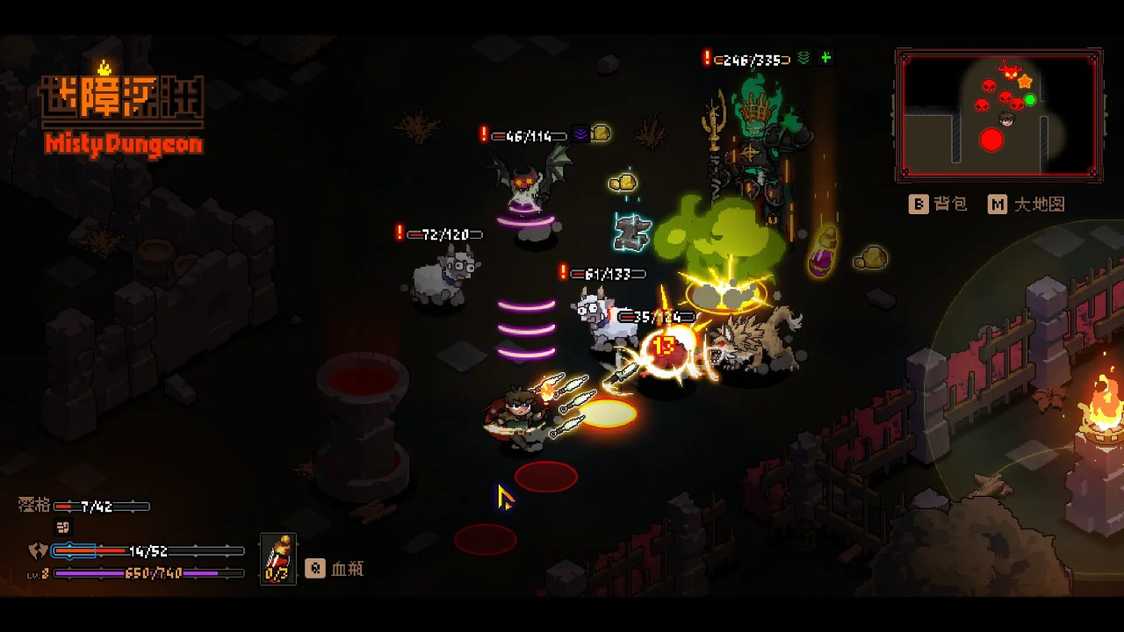Open the large map via 大地图 label
This screenshot has height=632, width=1124.
(x=1027, y=204)
